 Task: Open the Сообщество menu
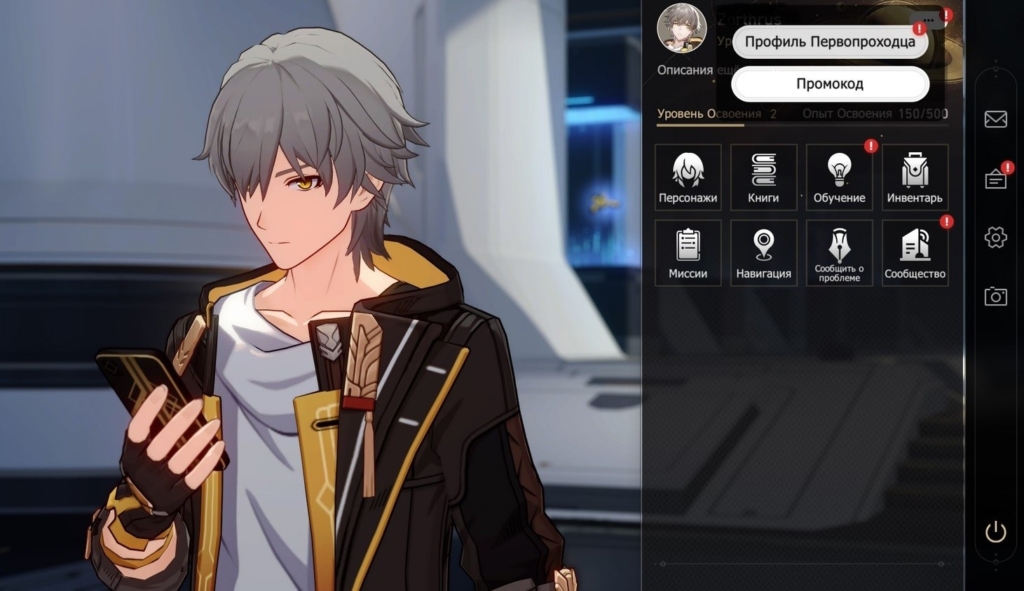(914, 252)
